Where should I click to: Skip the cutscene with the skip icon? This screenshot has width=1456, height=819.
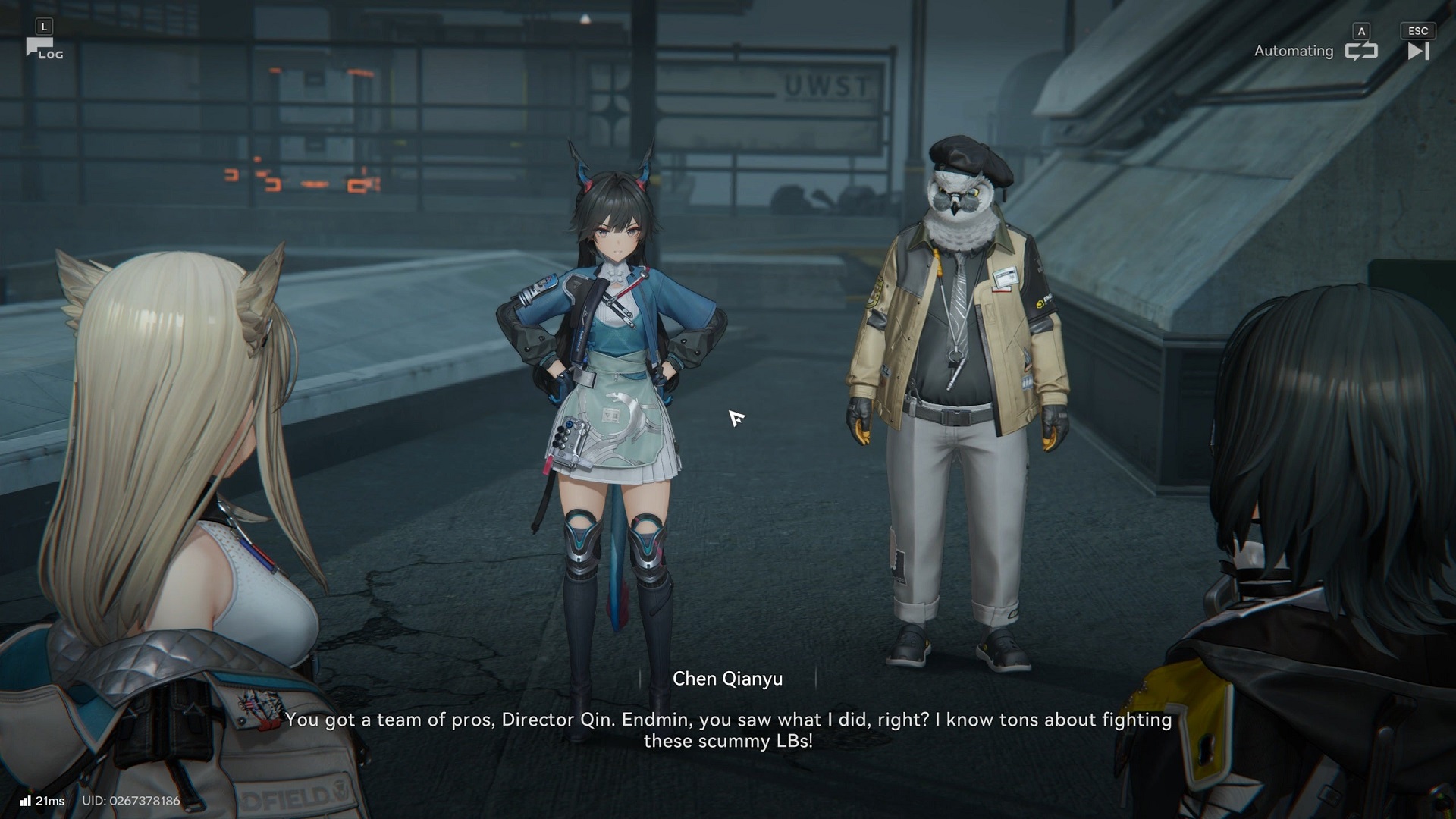click(1417, 51)
